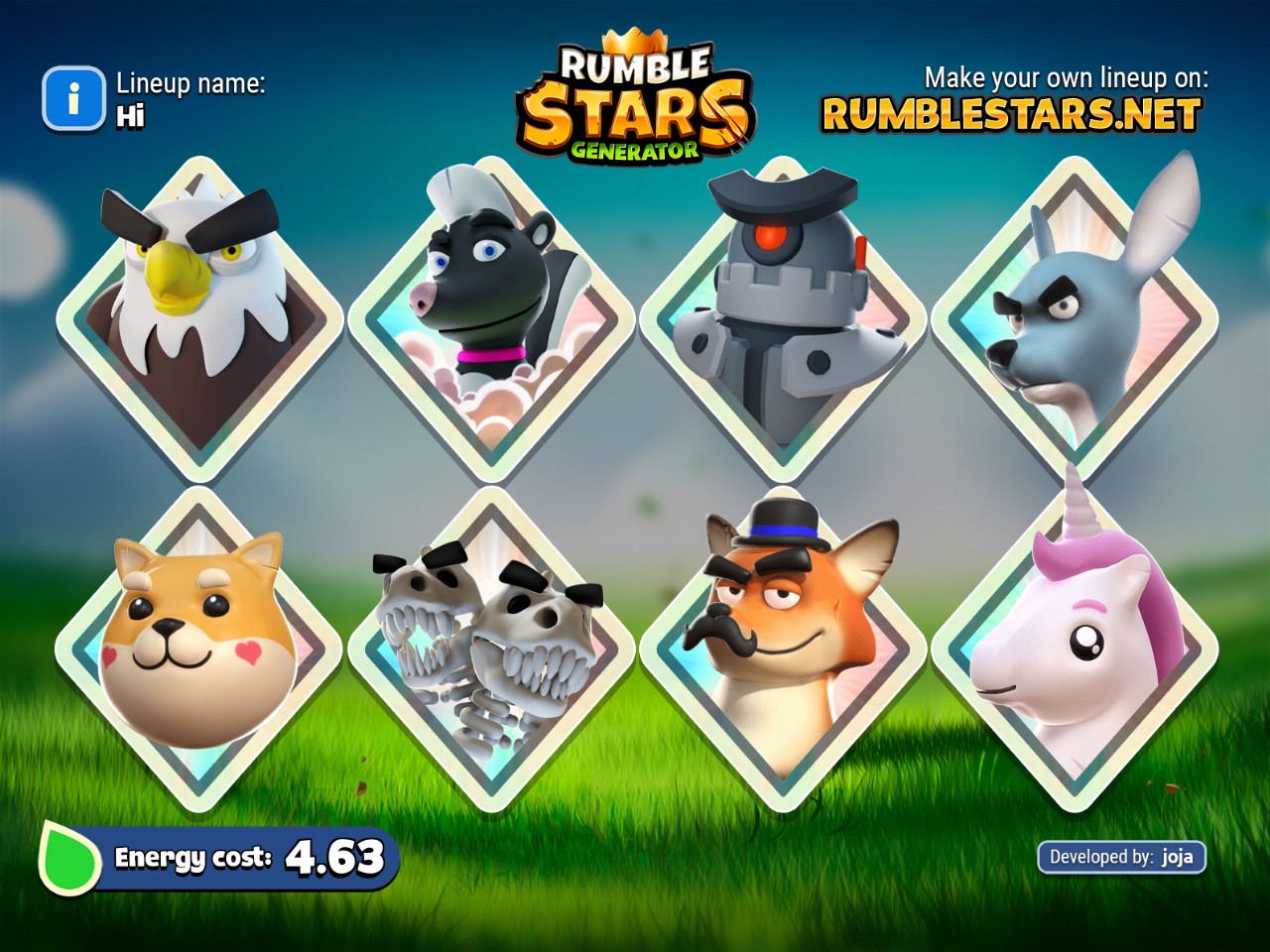Image resolution: width=1270 pixels, height=952 pixels.
Task: Click the blue info icon
Action: (72, 98)
